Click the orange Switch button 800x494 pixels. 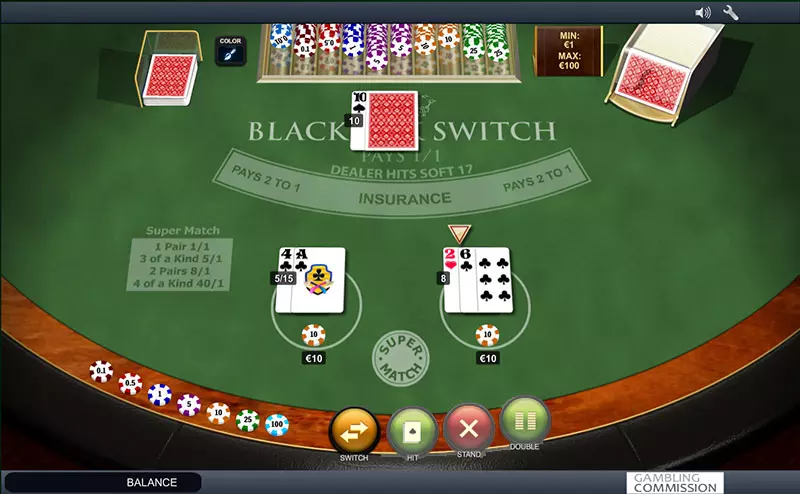coord(354,430)
